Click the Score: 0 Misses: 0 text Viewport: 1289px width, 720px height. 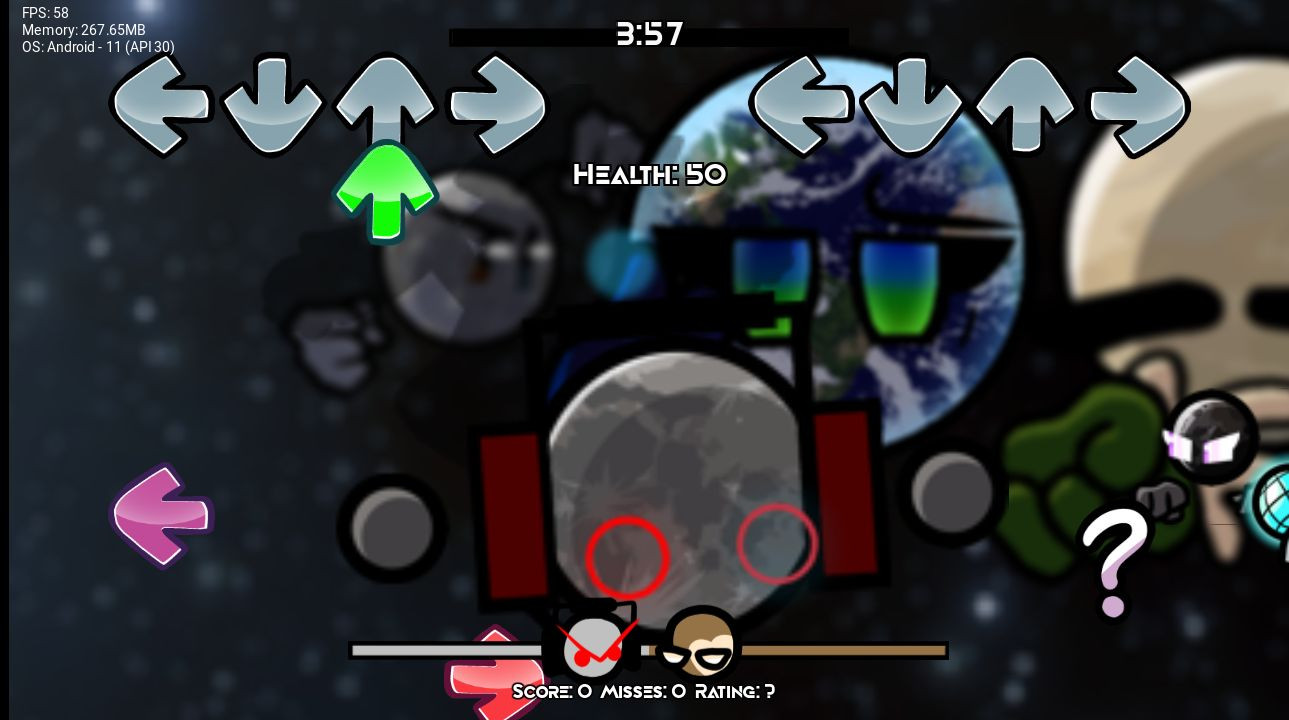pyautogui.click(x=645, y=691)
